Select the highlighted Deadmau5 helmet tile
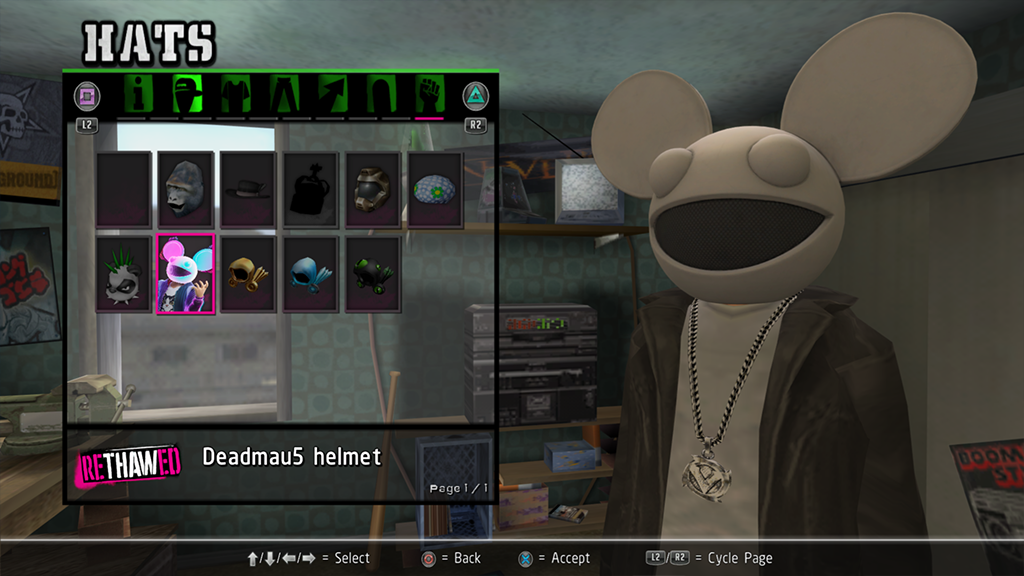Image resolution: width=1024 pixels, height=576 pixels. coord(186,274)
